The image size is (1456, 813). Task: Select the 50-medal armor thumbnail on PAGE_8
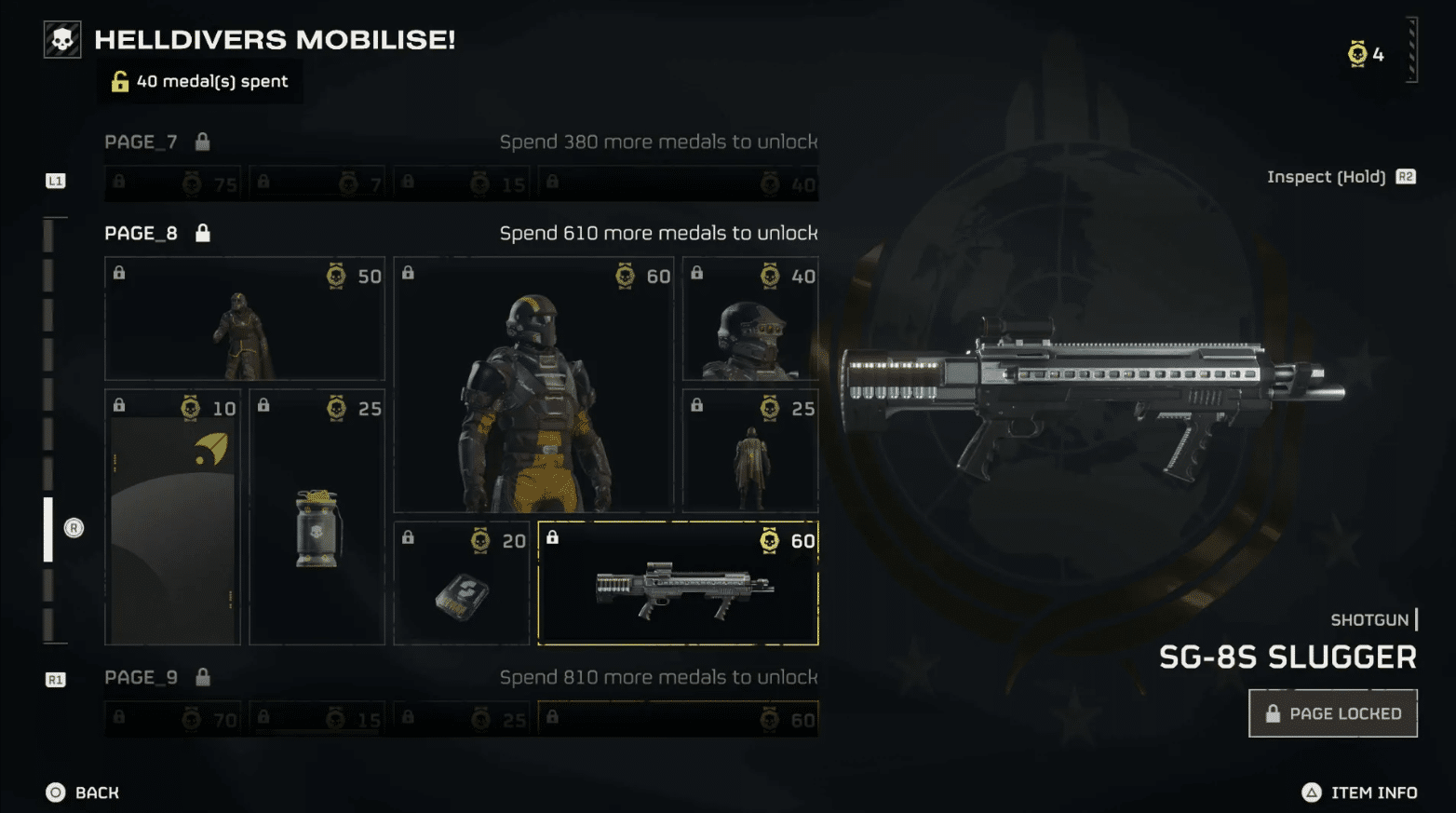coord(244,318)
